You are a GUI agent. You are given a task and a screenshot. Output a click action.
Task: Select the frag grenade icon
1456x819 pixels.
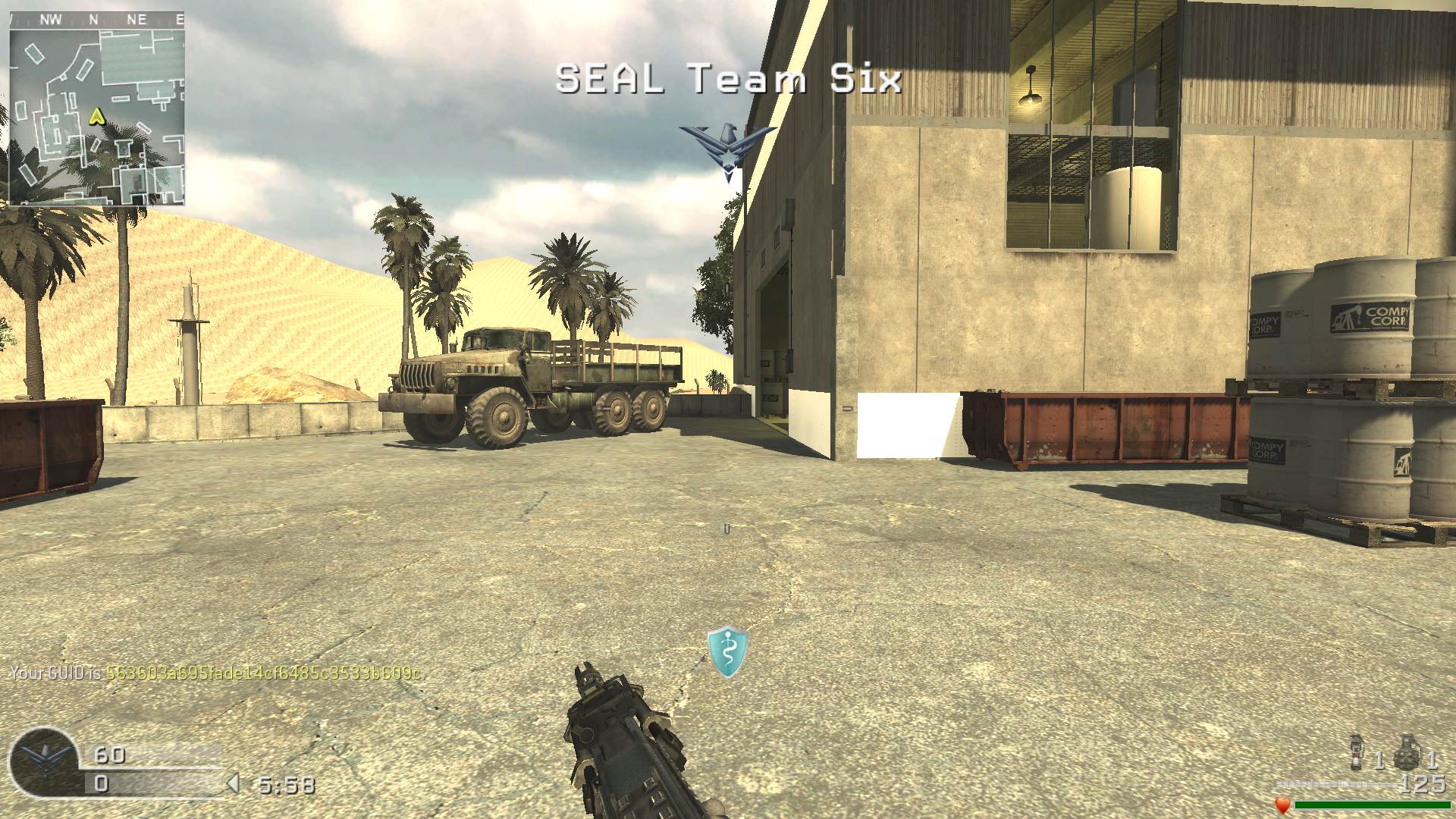1407,752
